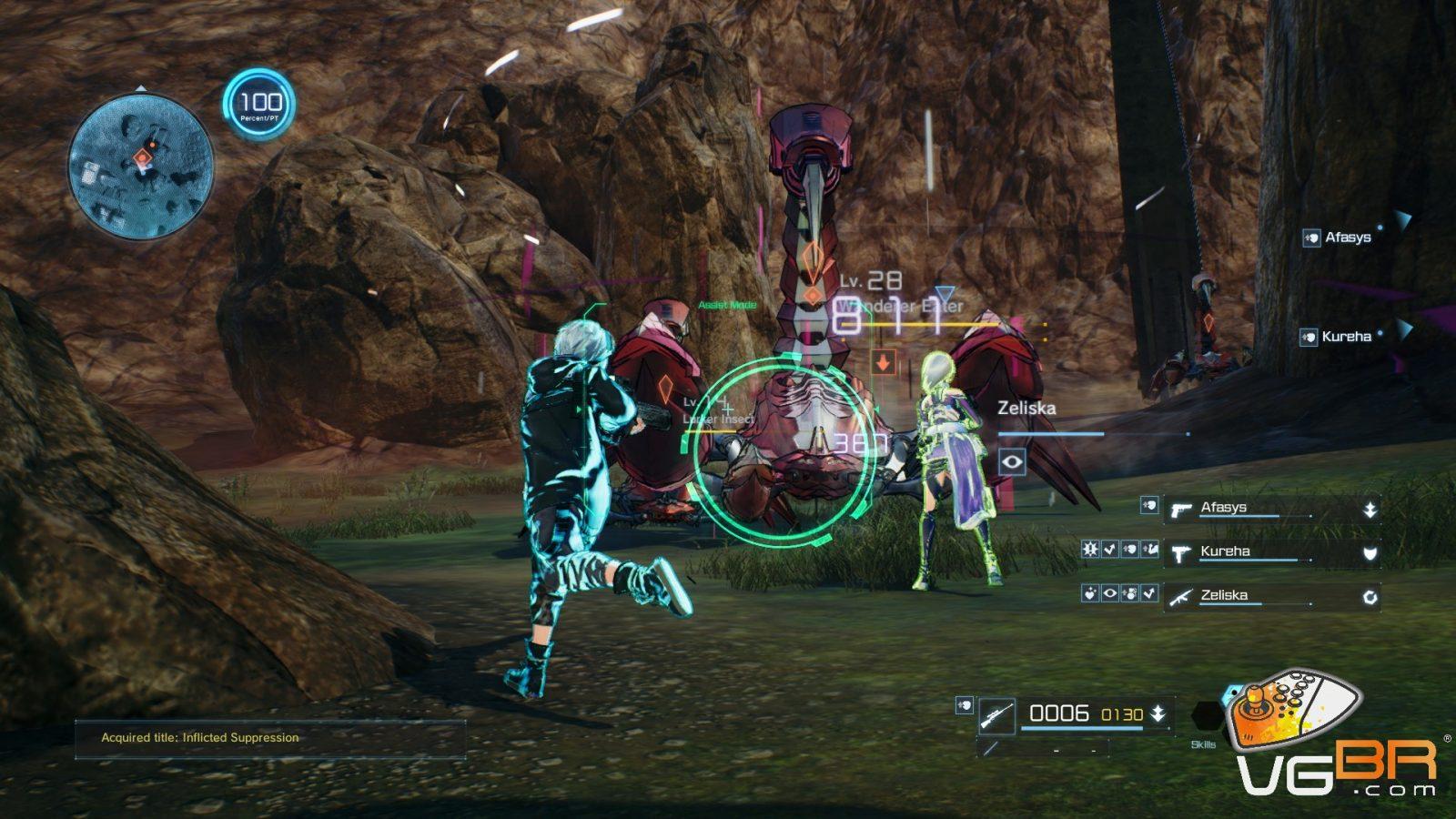Click the equipped sniper rifle weapon slot
Screen dimensions: 1456x819
(996, 716)
